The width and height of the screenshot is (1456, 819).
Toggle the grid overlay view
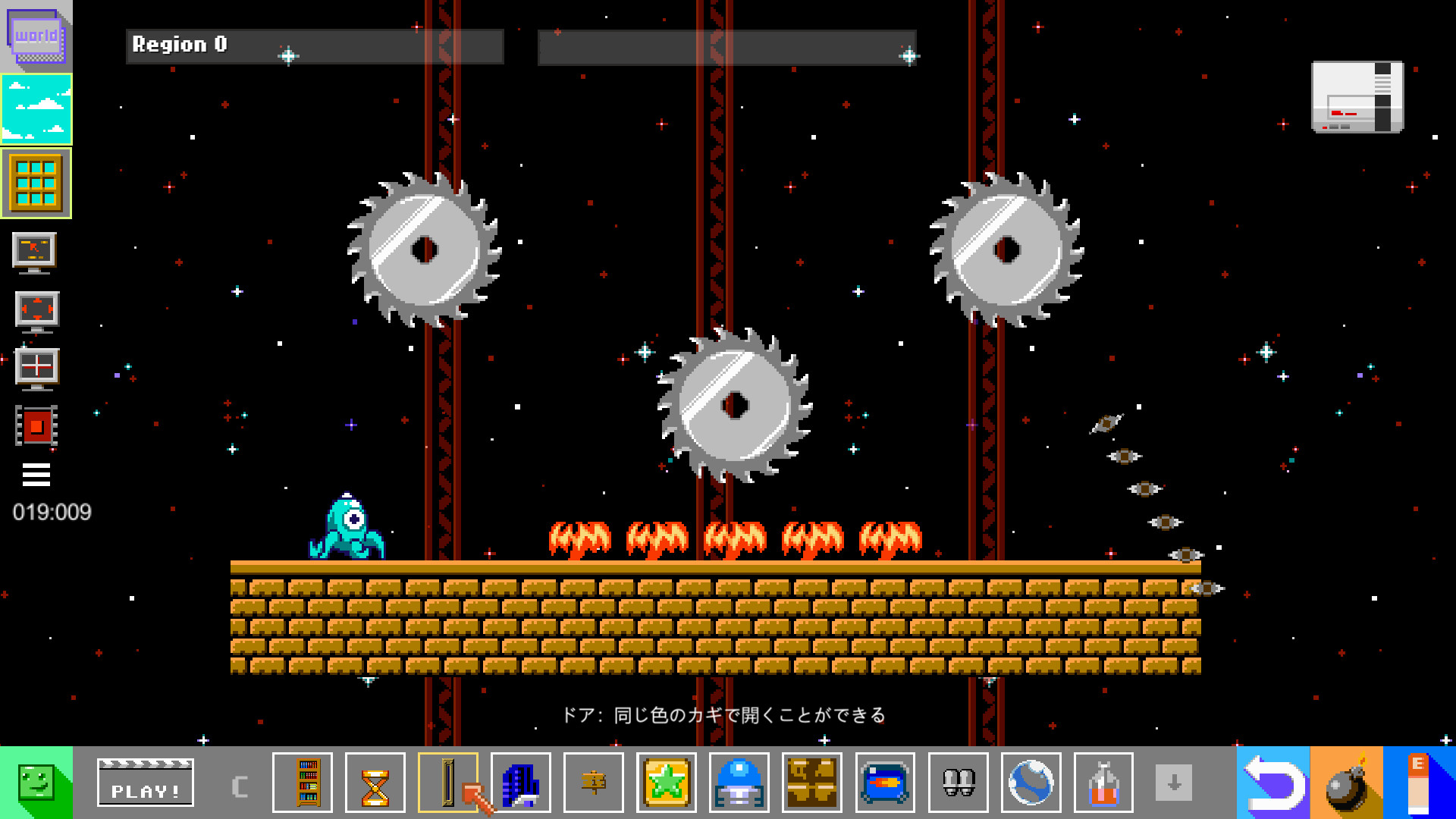pyautogui.click(x=36, y=182)
